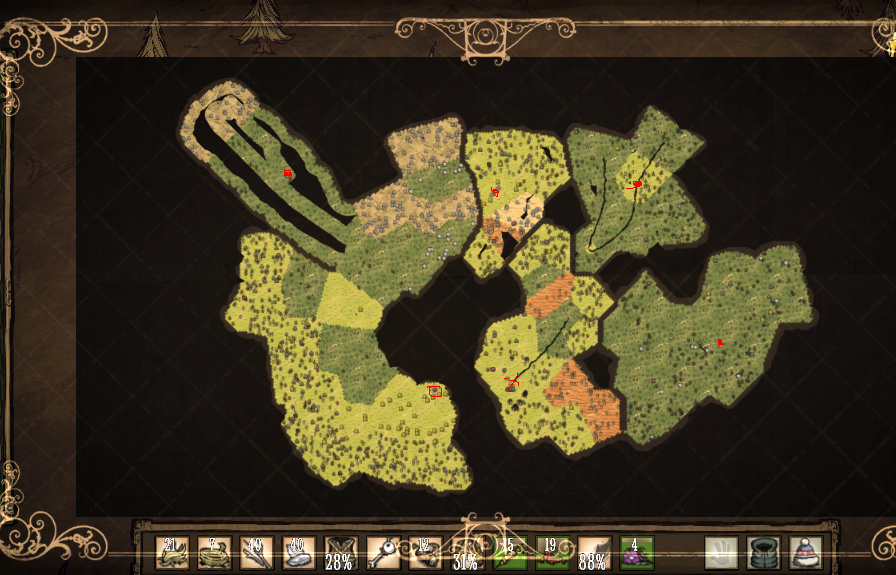Click the empty hand equipment slot

pyautogui.click(x=721, y=553)
